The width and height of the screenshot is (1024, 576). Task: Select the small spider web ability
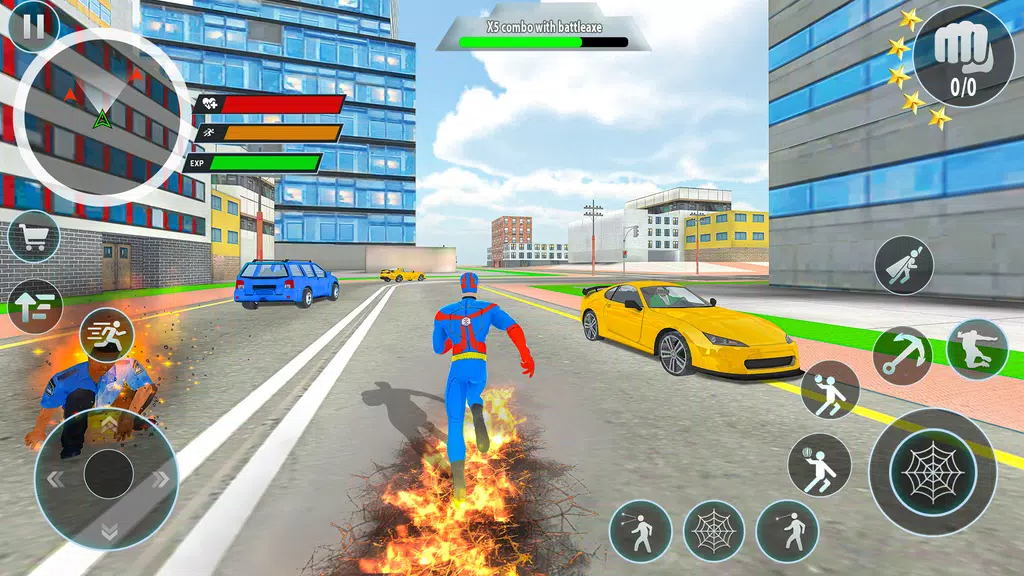[x=714, y=530]
